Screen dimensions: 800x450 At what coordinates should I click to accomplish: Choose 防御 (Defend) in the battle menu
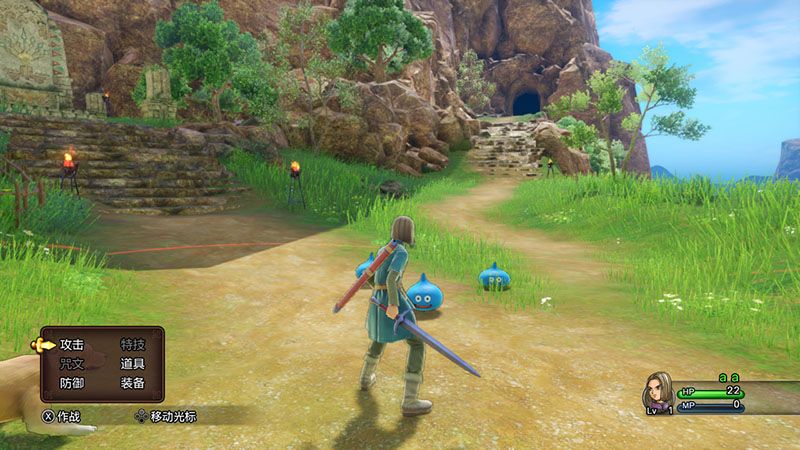pos(72,383)
